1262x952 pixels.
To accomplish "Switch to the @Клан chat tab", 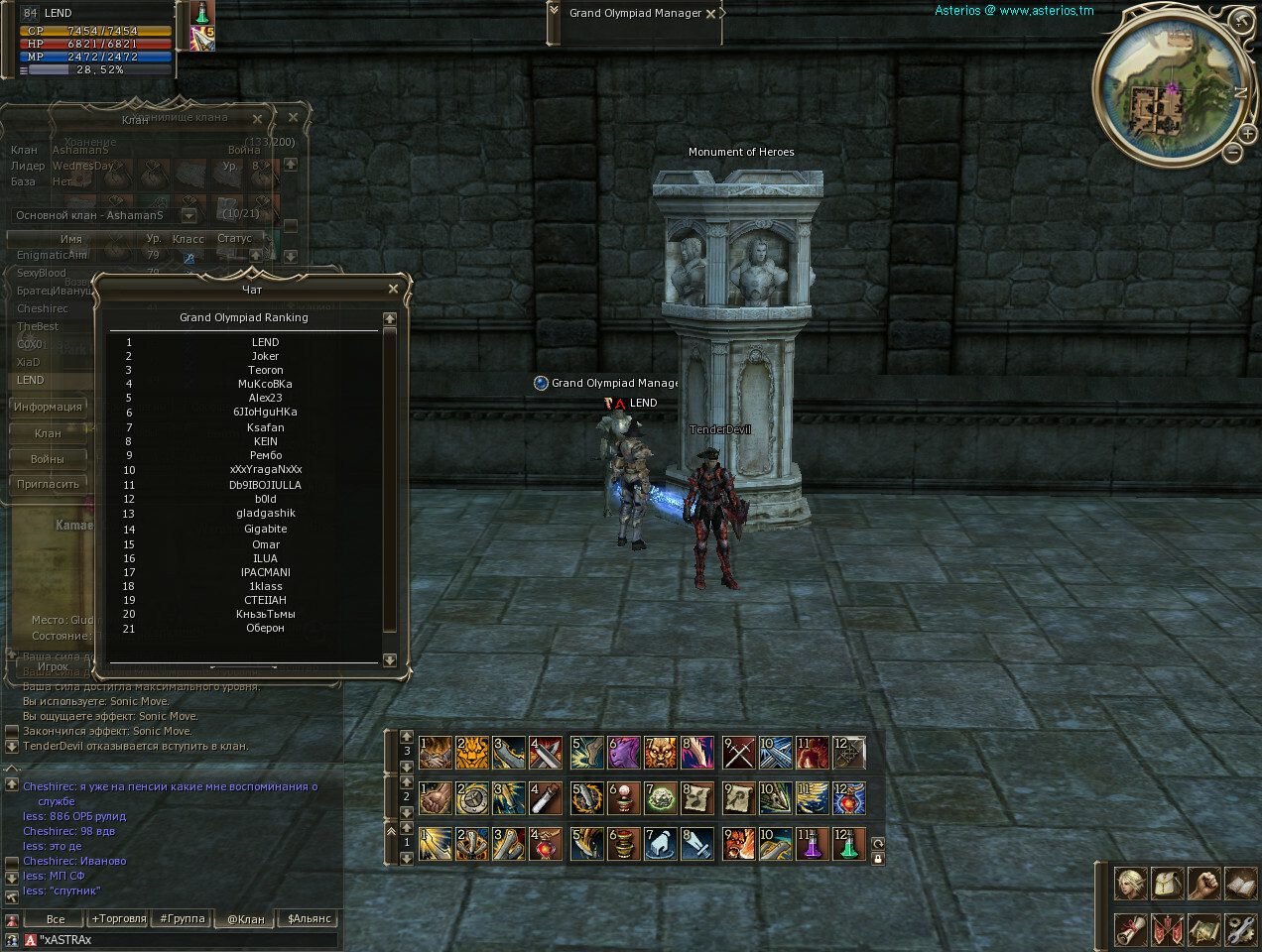I will (x=246, y=918).
